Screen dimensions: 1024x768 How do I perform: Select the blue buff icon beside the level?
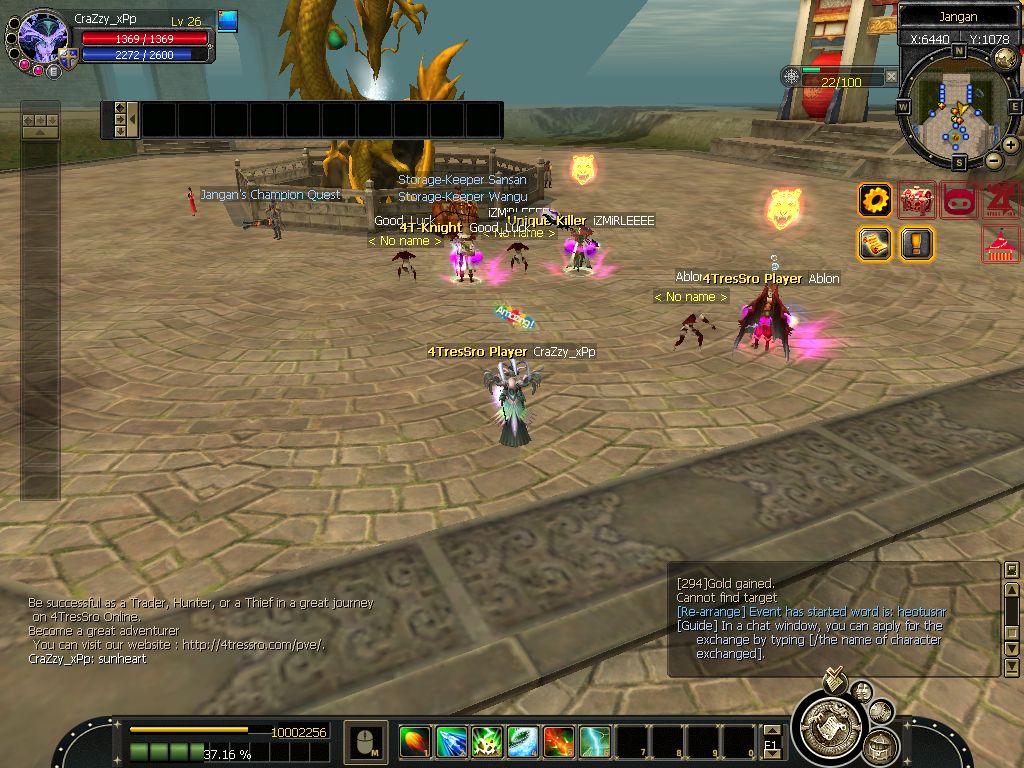tap(228, 21)
